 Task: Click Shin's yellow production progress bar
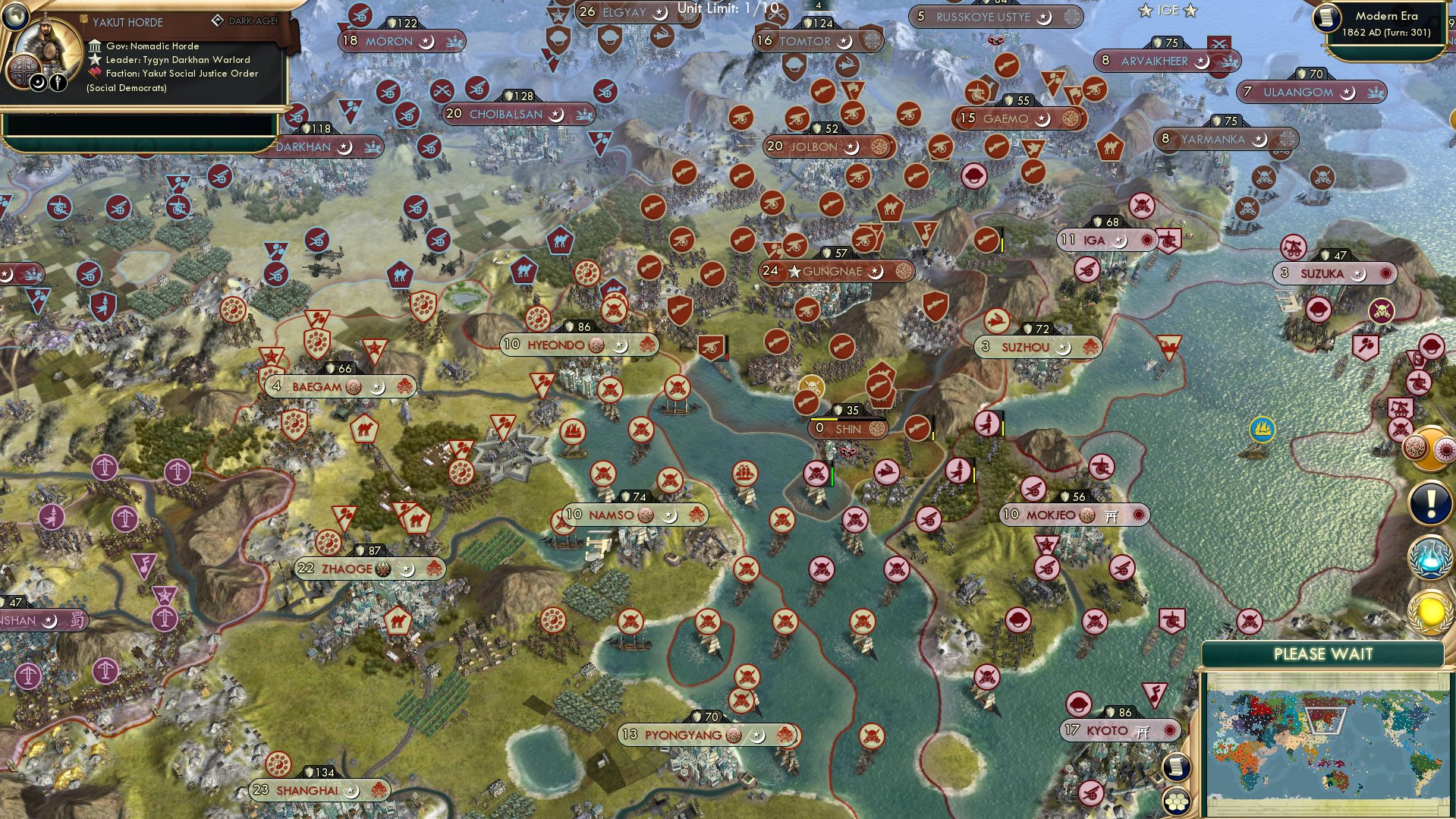825,419
